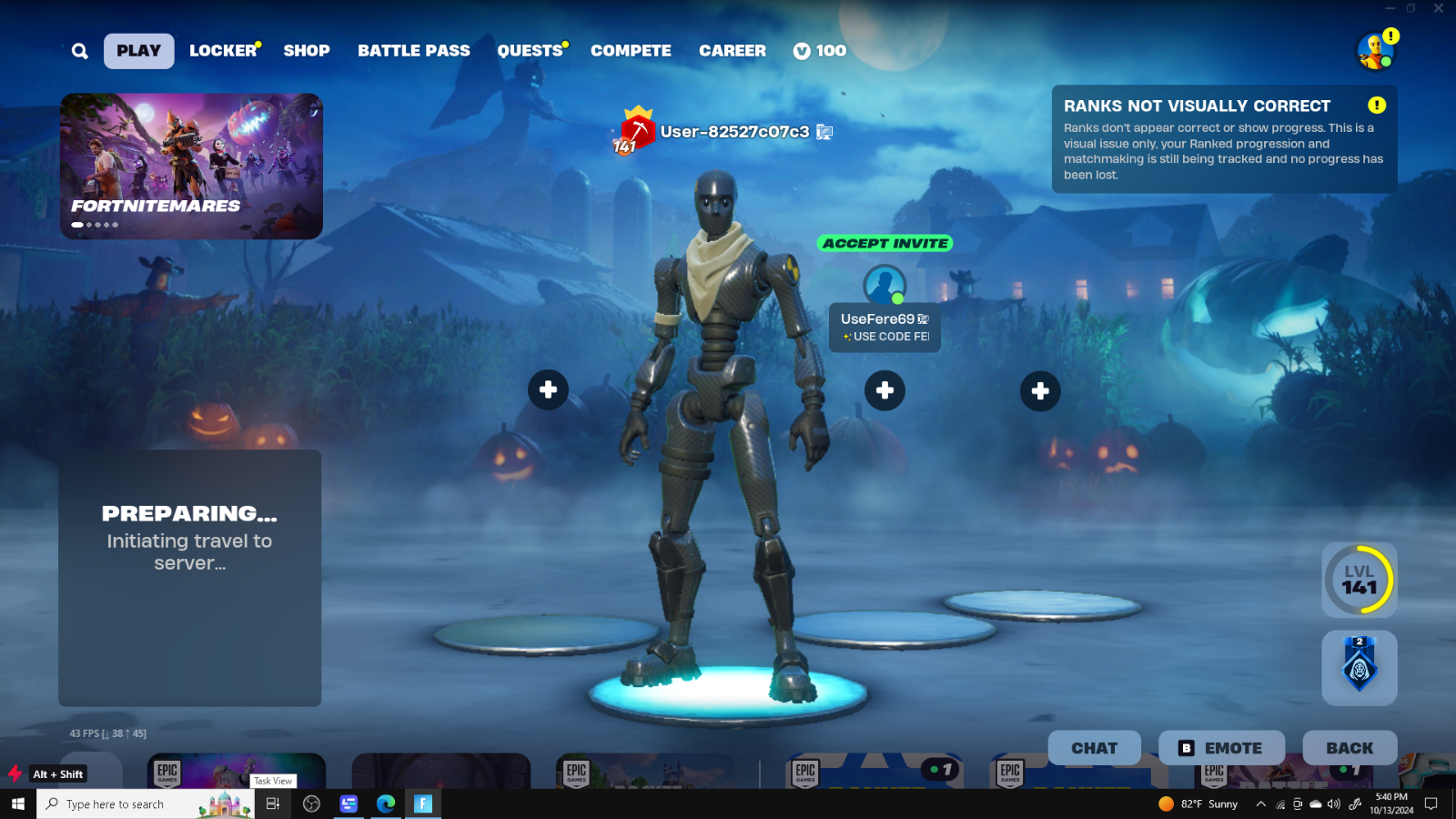Launch Fortnite from the taskbar
The image size is (1456, 819).
pos(422,804)
